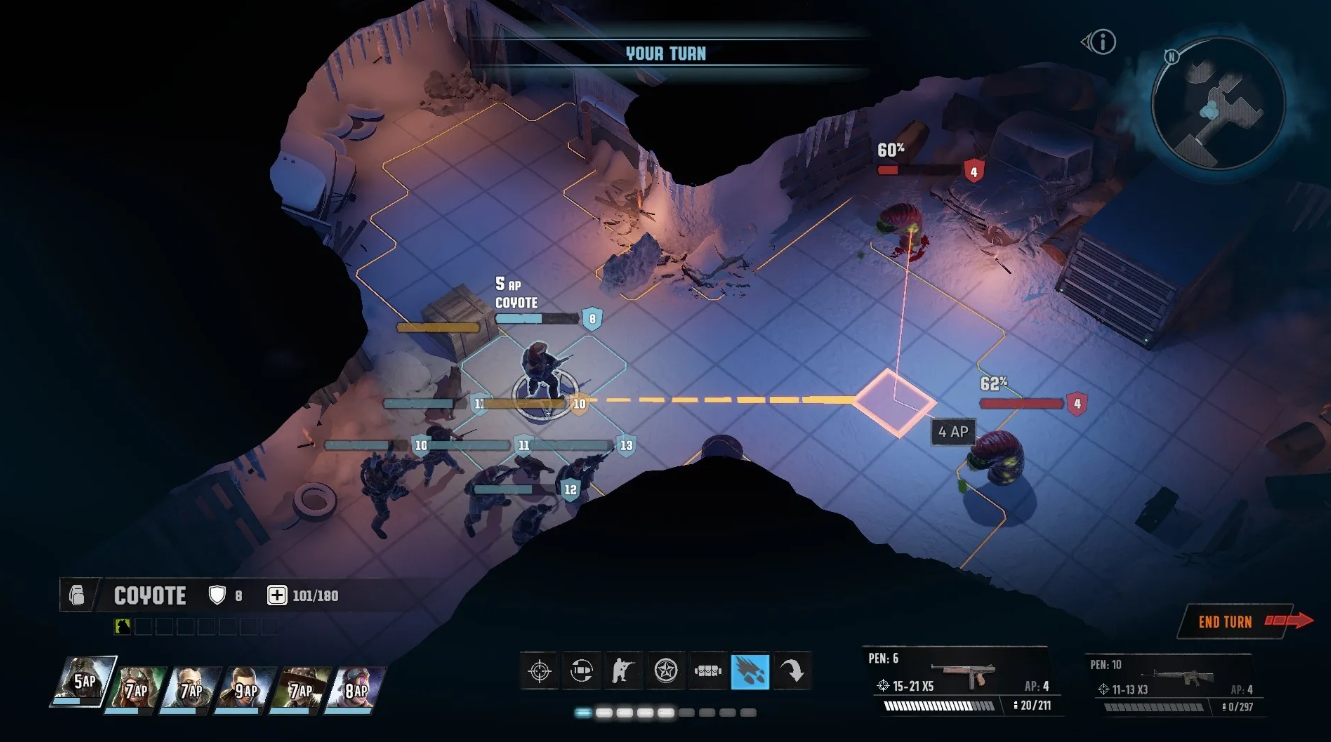Deselect the highlighted rocket barrage ability
The image size is (1331, 742).
[x=750, y=672]
